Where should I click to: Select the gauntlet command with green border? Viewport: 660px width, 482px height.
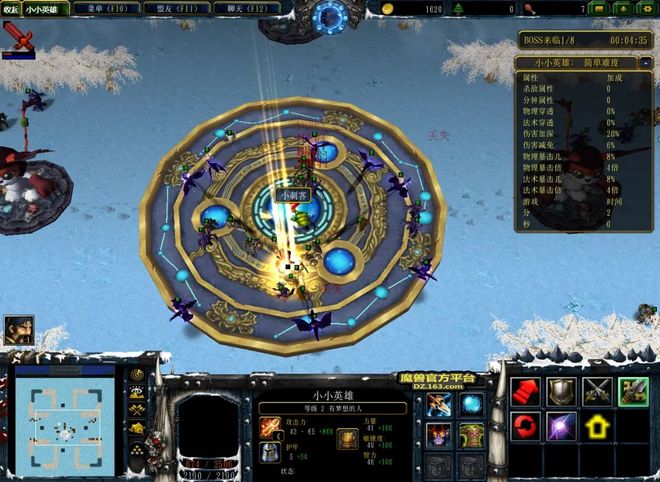(633, 392)
